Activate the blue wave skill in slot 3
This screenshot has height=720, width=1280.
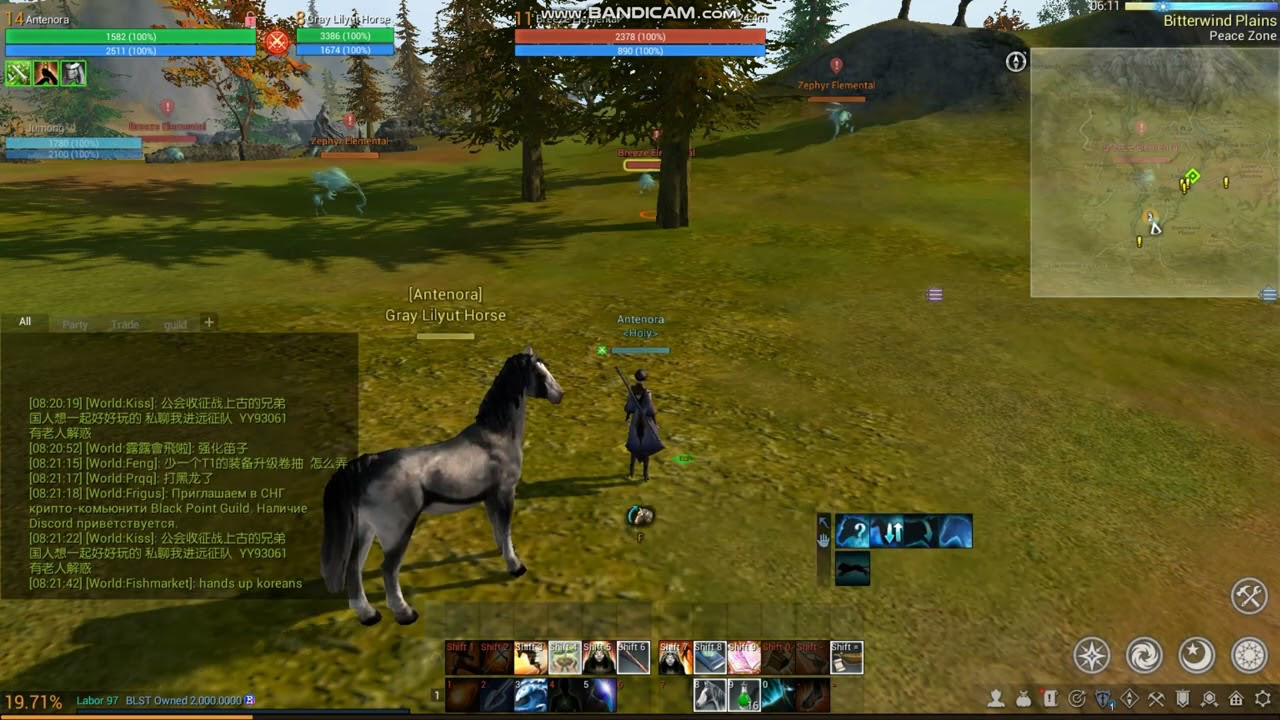tap(530, 695)
